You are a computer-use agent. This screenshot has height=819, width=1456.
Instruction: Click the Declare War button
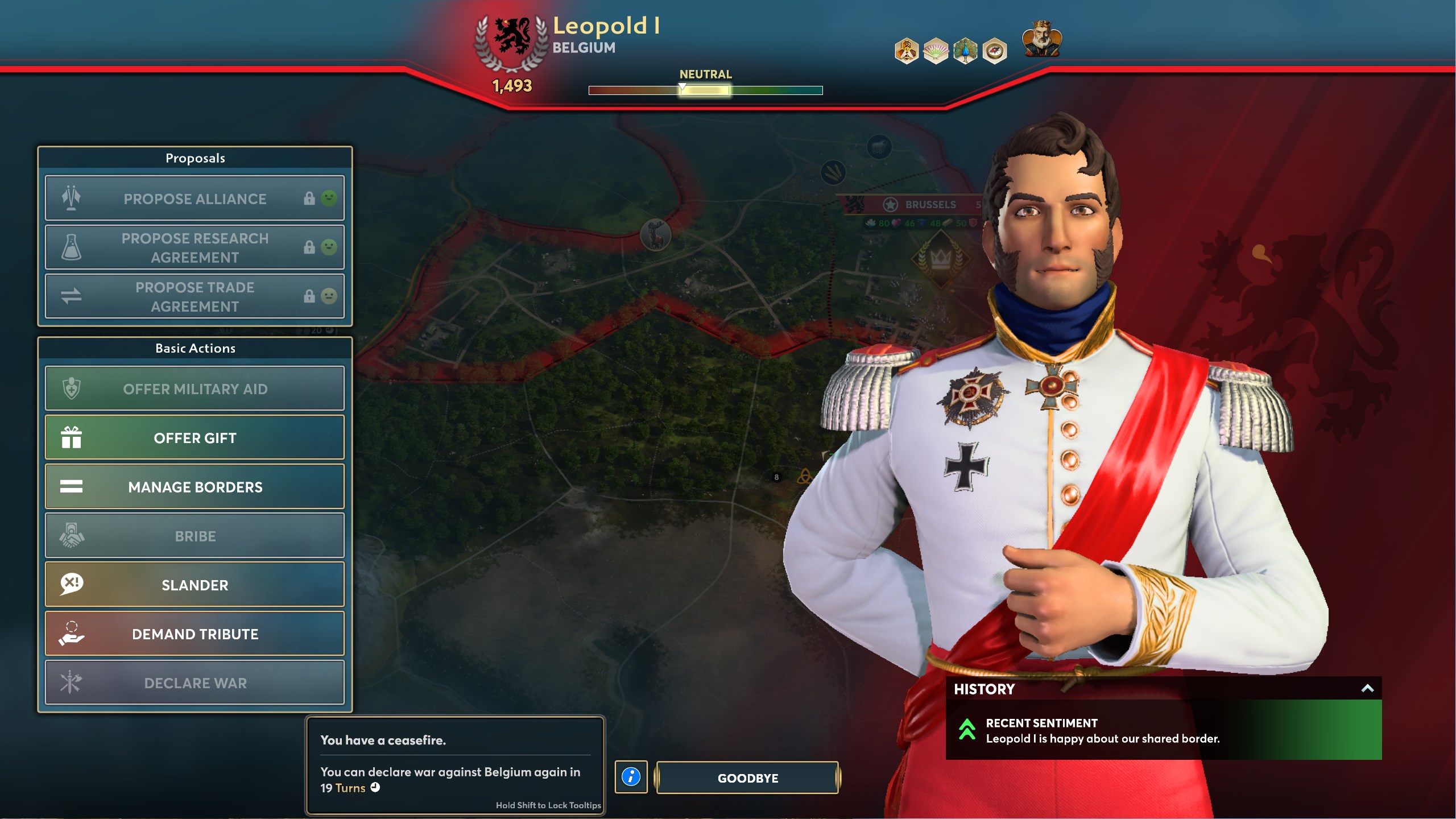195,682
